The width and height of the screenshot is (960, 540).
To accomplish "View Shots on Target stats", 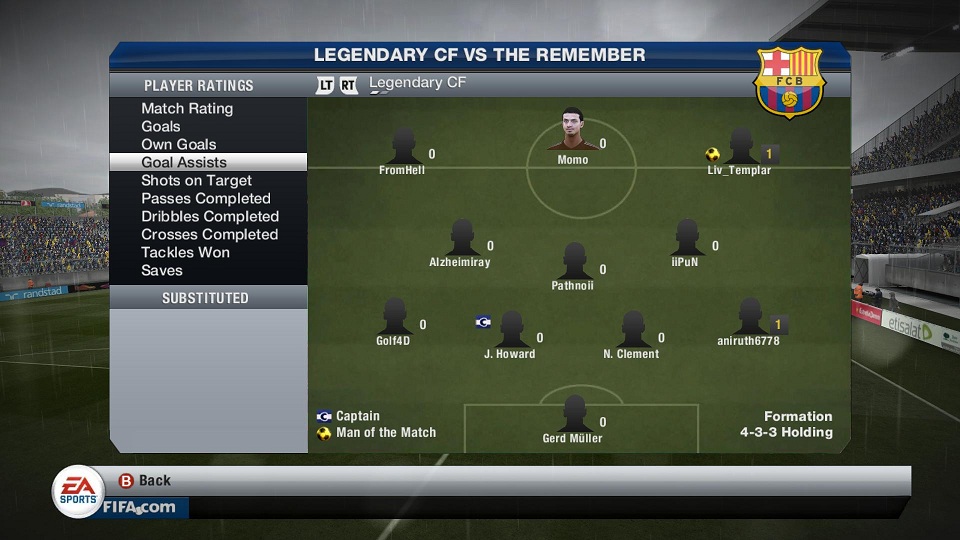I will click(x=196, y=180).
